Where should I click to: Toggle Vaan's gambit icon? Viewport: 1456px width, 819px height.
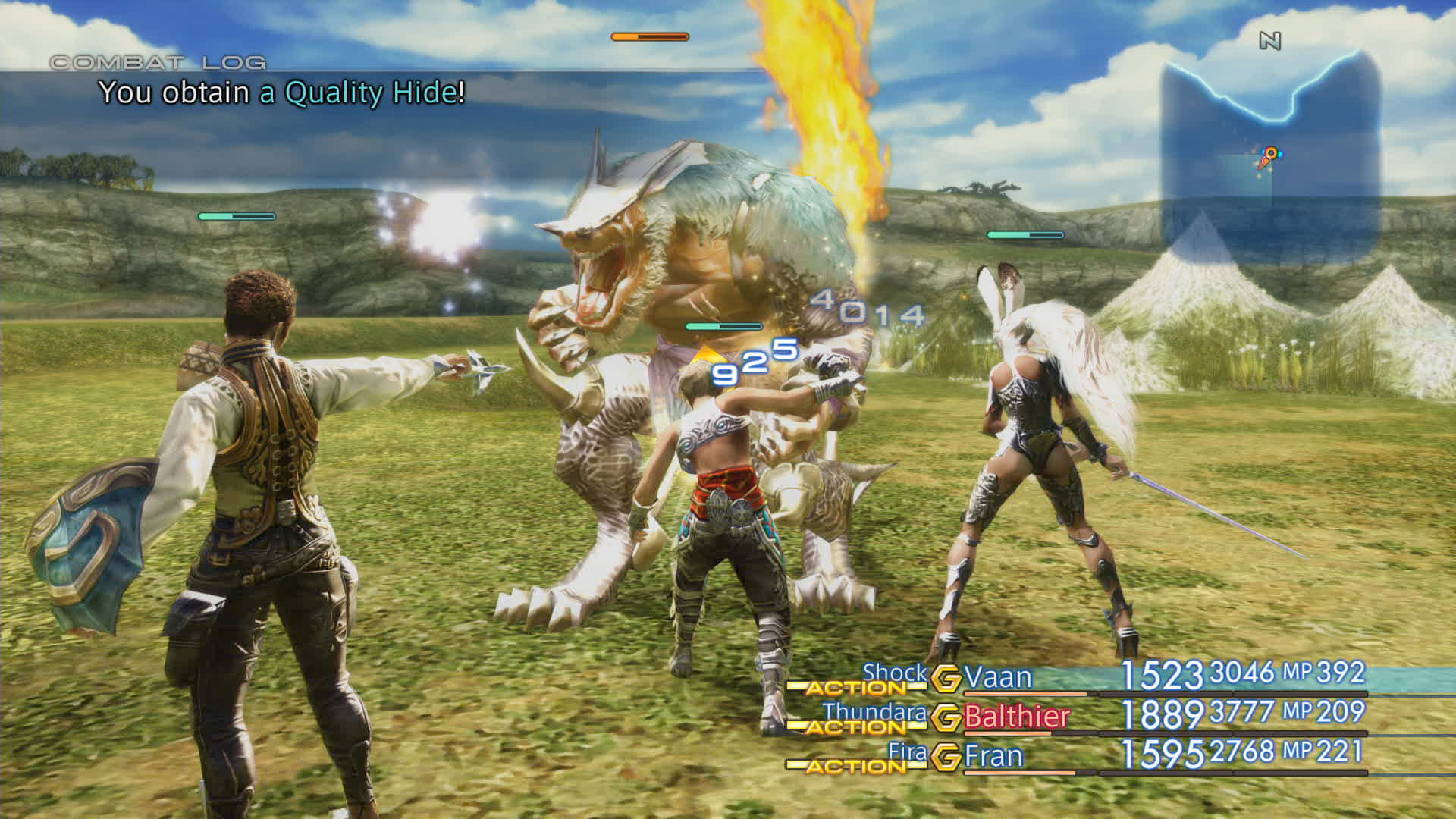[946, 678]
